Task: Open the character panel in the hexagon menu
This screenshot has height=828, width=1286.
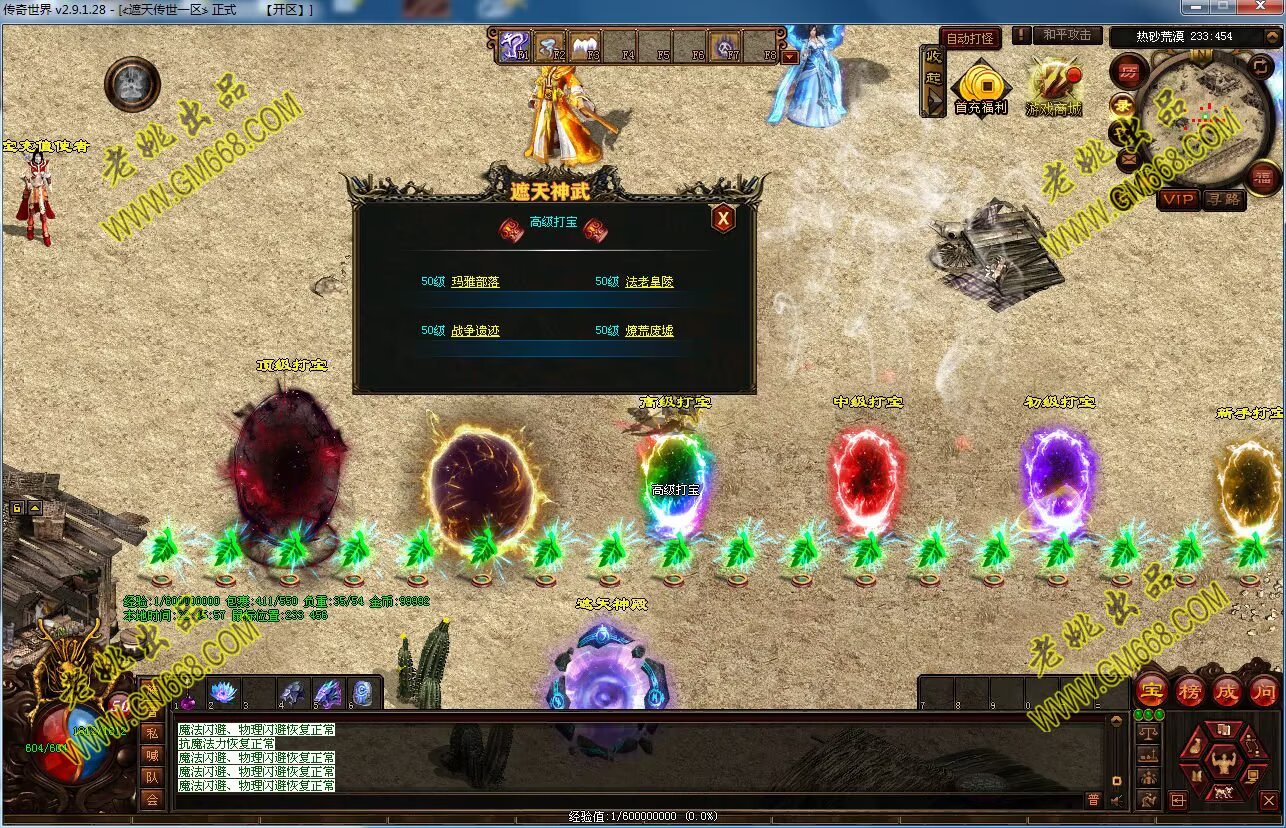Action: (1222, 765)
